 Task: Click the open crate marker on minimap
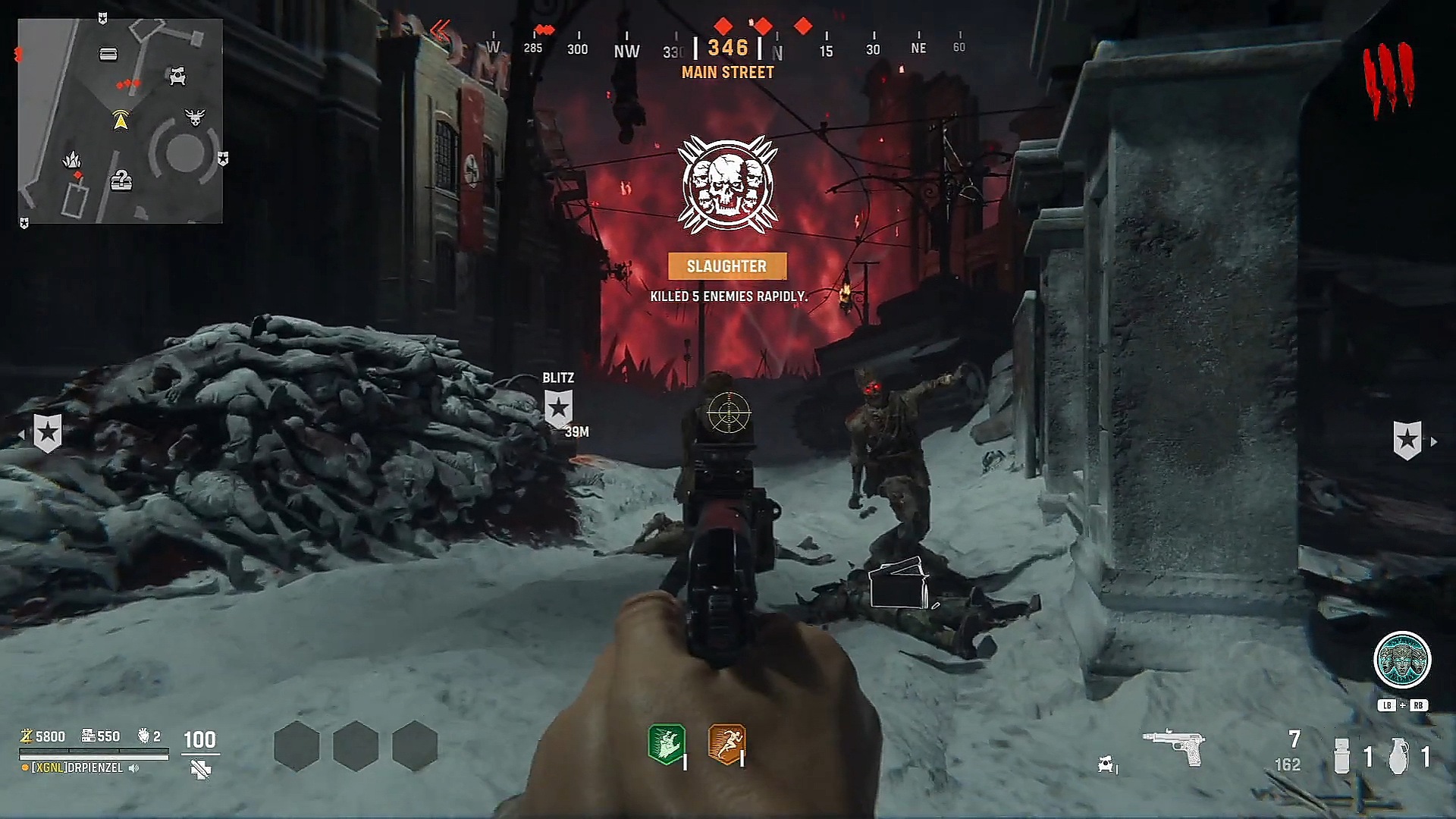pyautogui.click(x=108, y=54)
